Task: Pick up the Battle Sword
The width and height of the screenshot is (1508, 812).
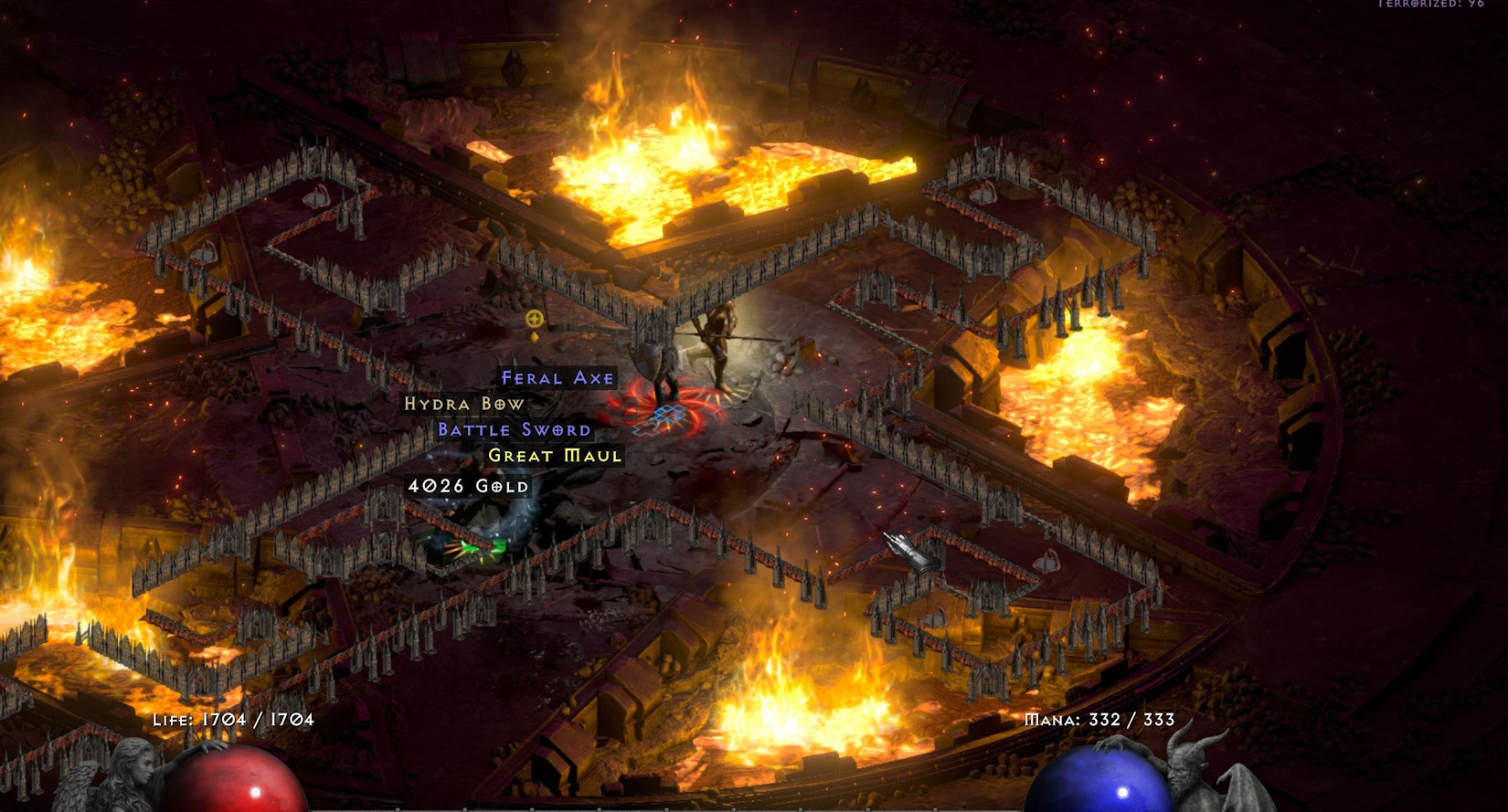Action: (515, 429)
